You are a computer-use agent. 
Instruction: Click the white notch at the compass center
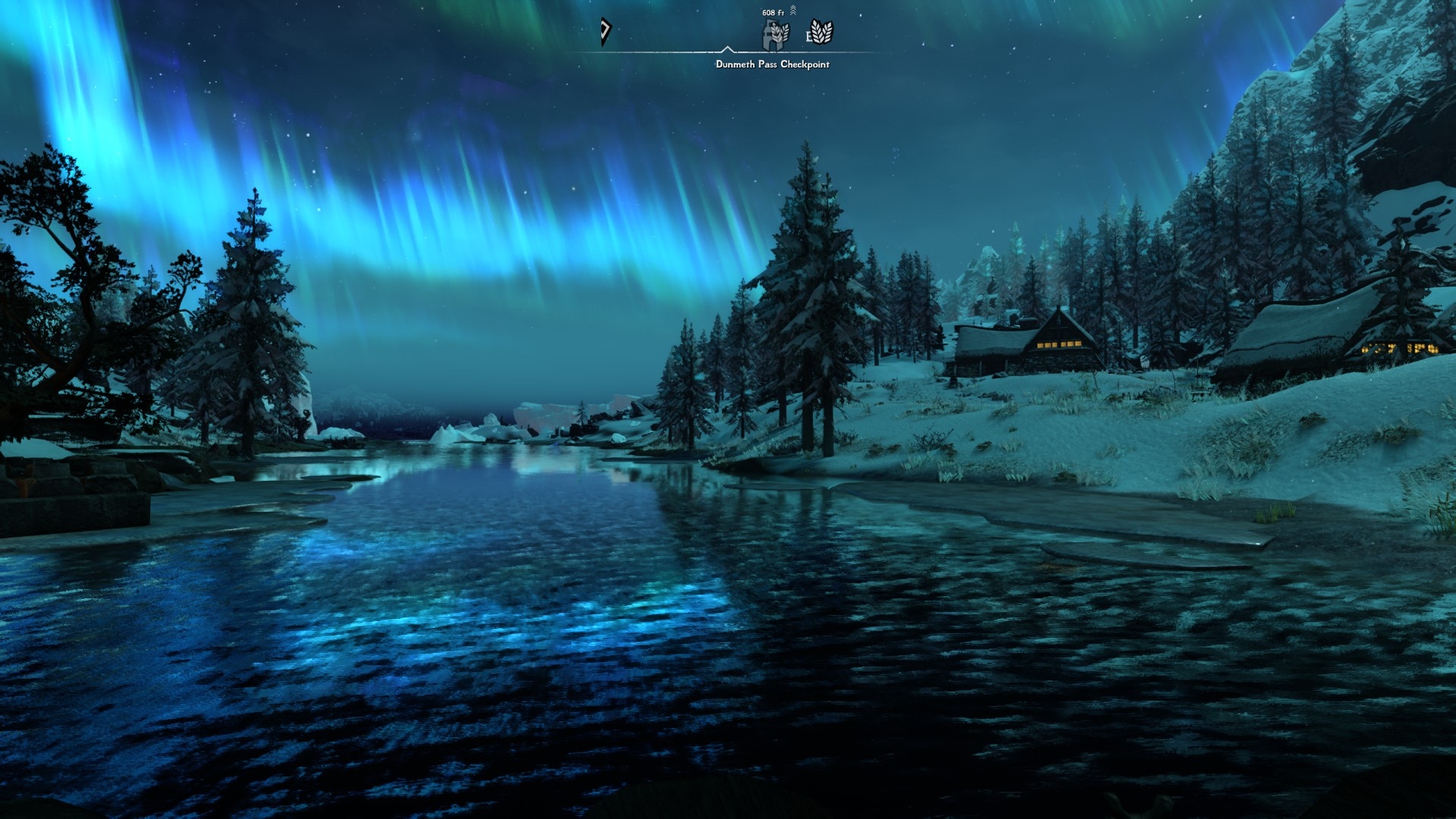(728, 49)
